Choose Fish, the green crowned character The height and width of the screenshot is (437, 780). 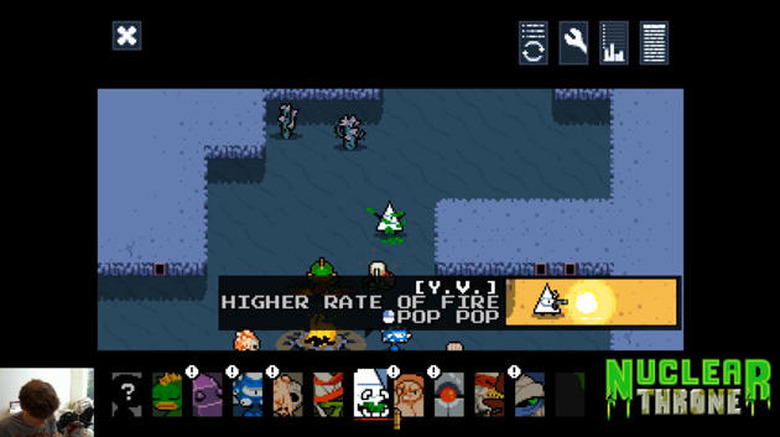coord(167,392)
